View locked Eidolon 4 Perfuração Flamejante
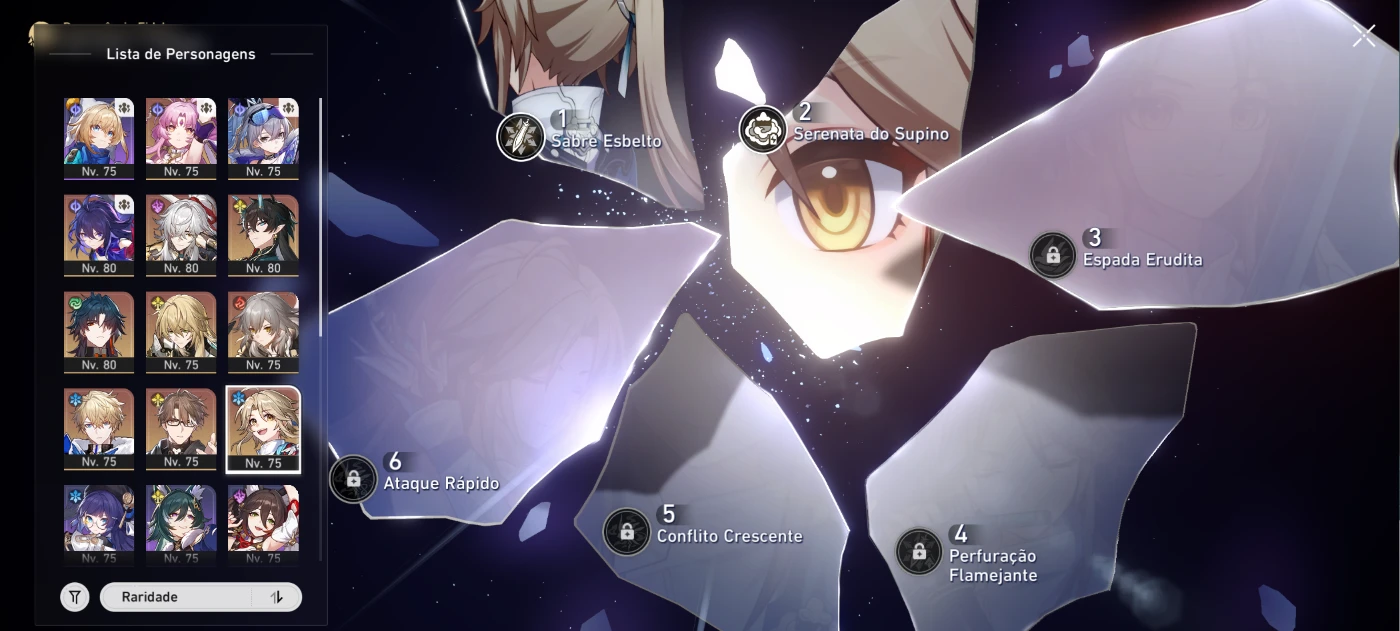1400x631 pixels. tap(918, 551)
